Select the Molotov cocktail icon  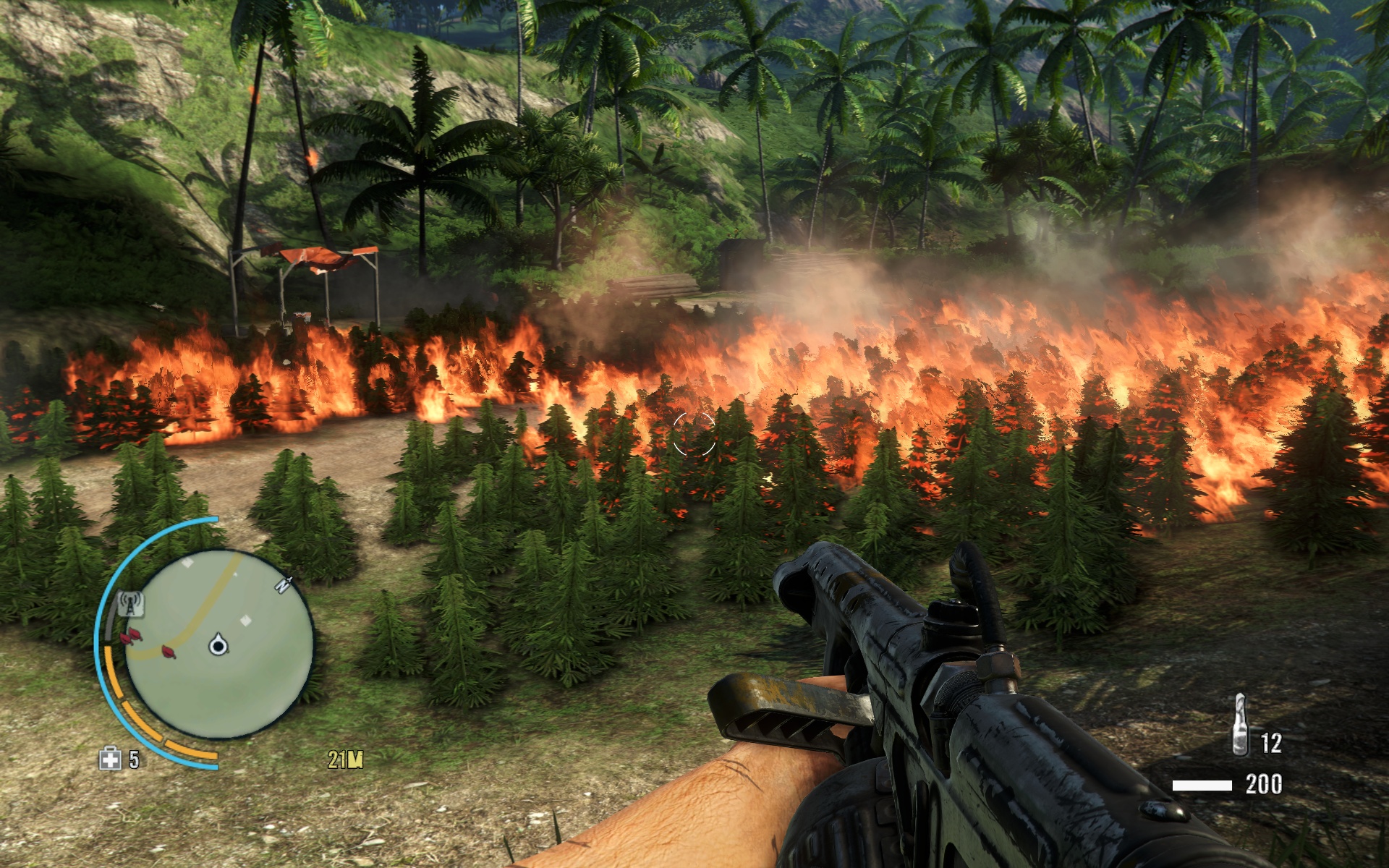1240,726
